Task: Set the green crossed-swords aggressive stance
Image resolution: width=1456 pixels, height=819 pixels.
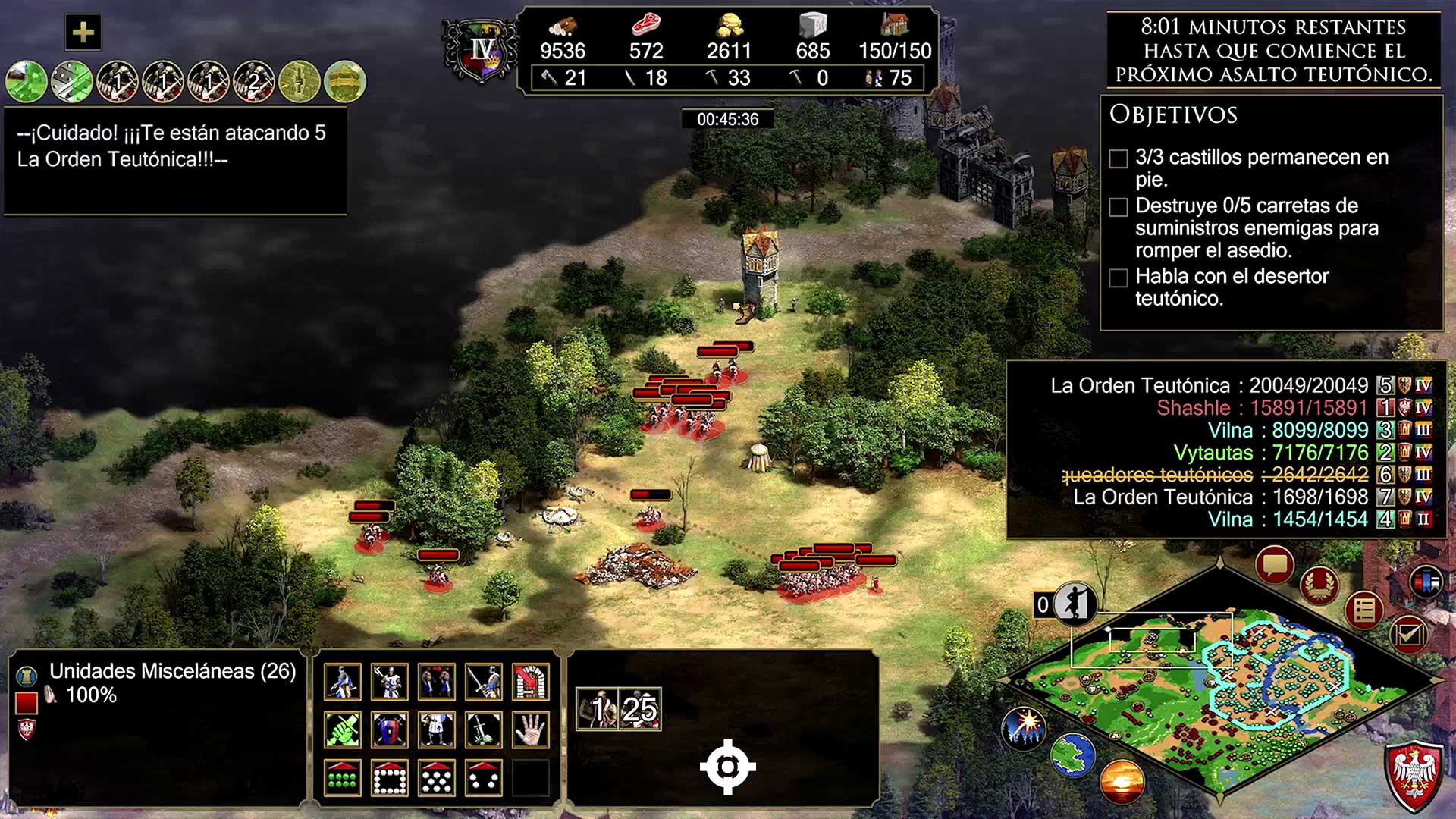Action: pyautogui.click(x=342, y=730)
